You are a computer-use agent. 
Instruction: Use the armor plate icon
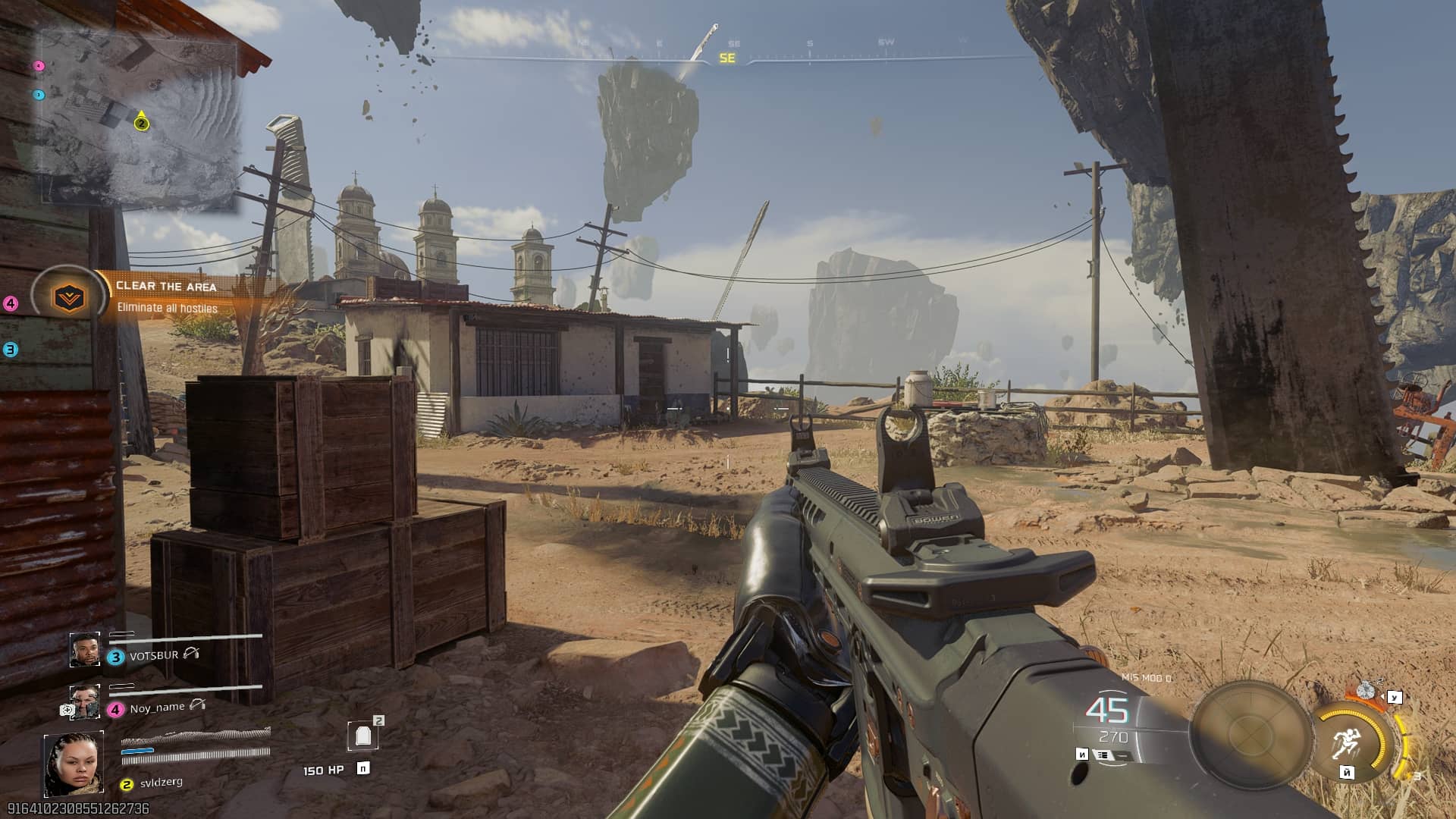click(x=362, y=735)
